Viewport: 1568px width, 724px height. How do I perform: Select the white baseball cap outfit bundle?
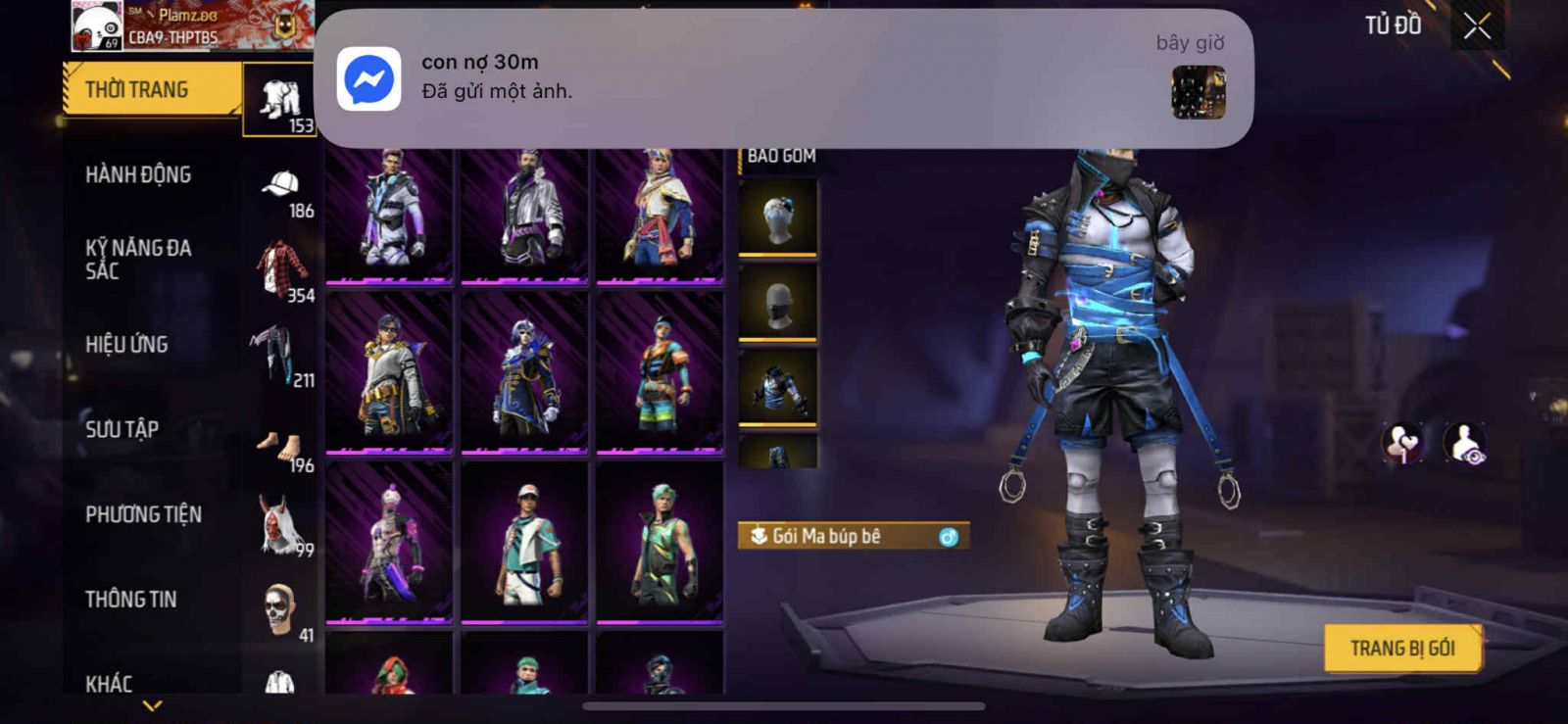pyautogui.click(x=525, y=542)
